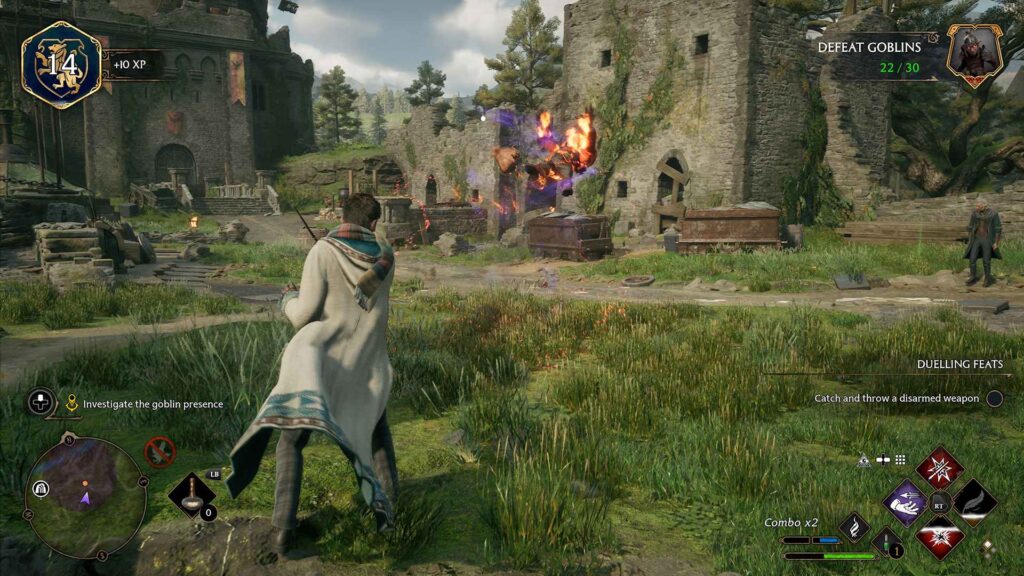The image size is (1024, 576).
Task: Open the circular minimap
Action: [x=86, y=497]
